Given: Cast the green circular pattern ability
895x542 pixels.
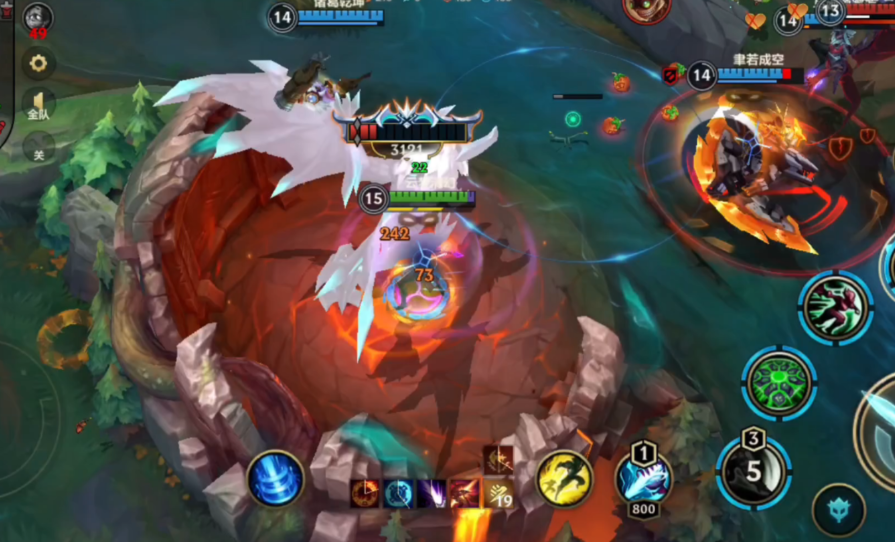Looking at the screenshot, I should 779,382.
